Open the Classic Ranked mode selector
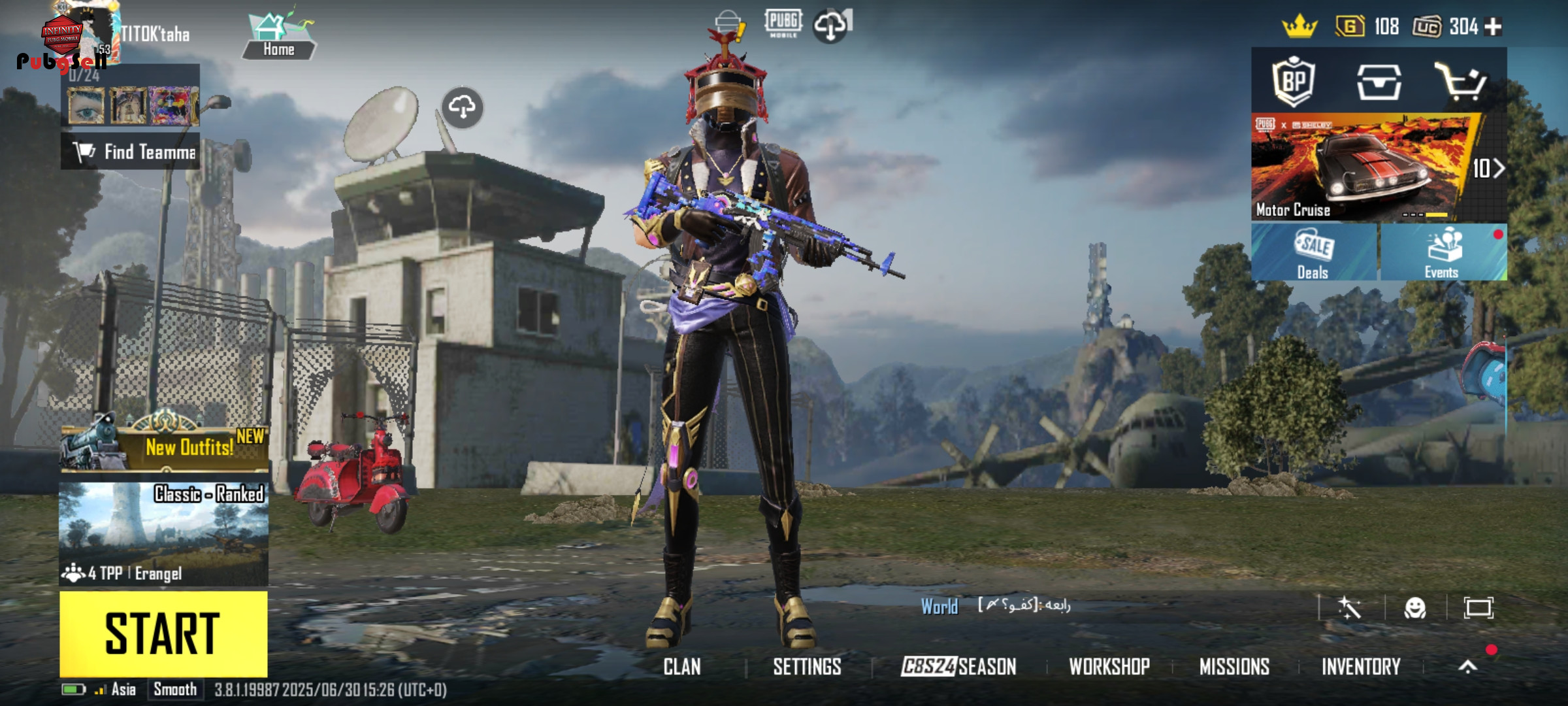The image size is (1568, 706). click(163, 533)
